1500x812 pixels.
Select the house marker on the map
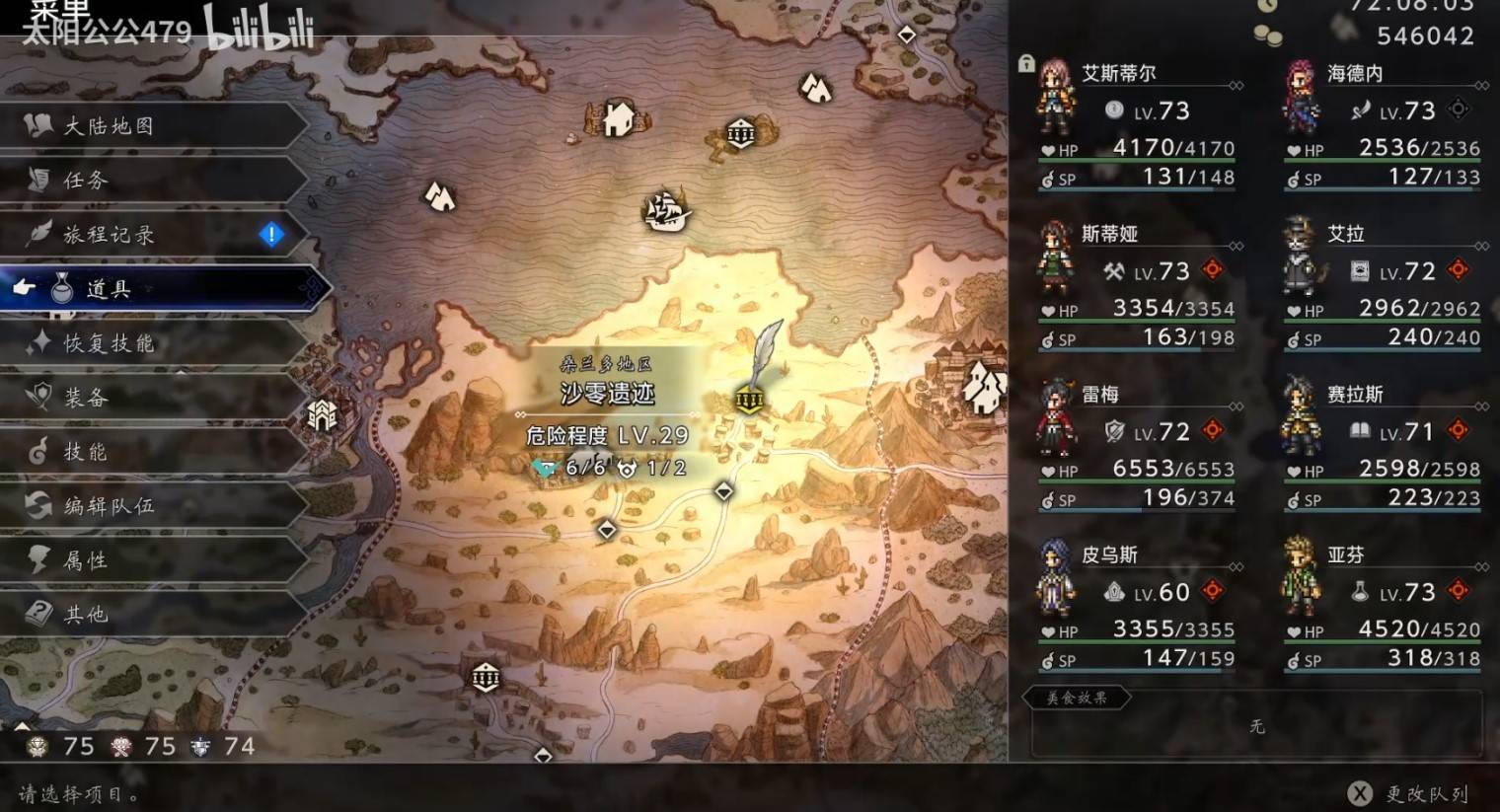619,119
